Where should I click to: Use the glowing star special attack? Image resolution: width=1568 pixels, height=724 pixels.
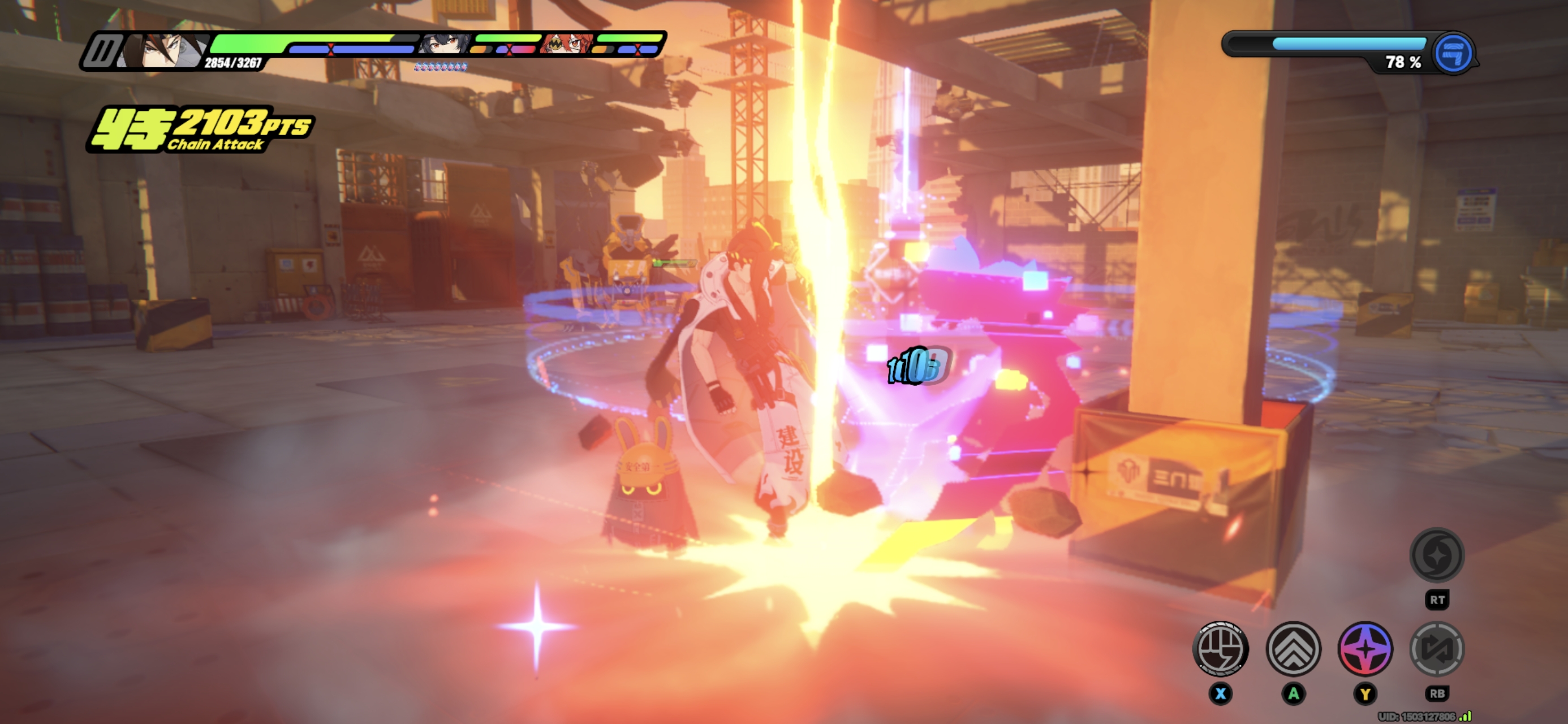[x=1365, y=649]
